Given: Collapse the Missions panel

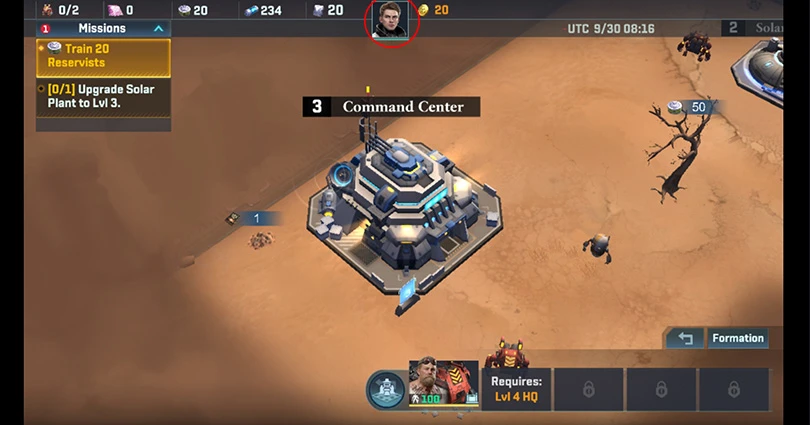Looking at the screenshot, I should (x=158, y=29).
